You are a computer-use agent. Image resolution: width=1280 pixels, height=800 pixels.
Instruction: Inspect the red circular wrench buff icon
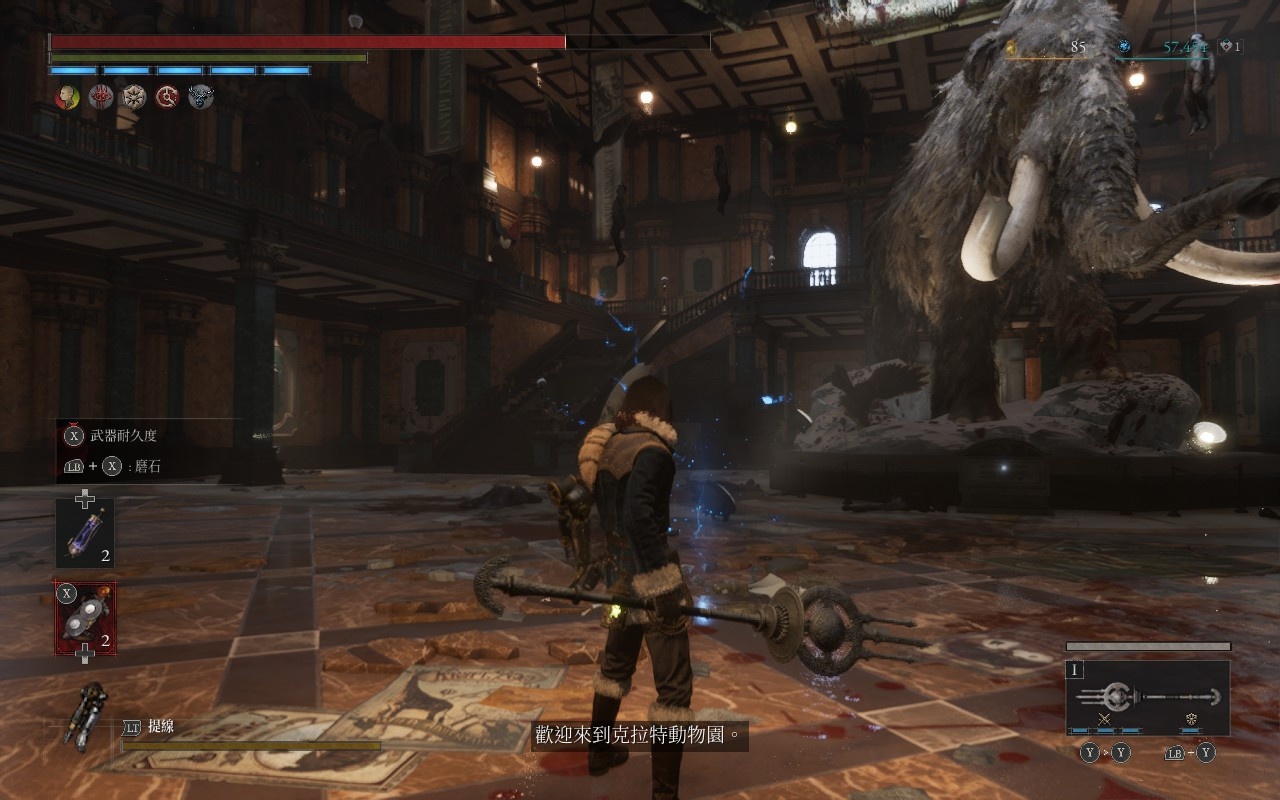167,97
